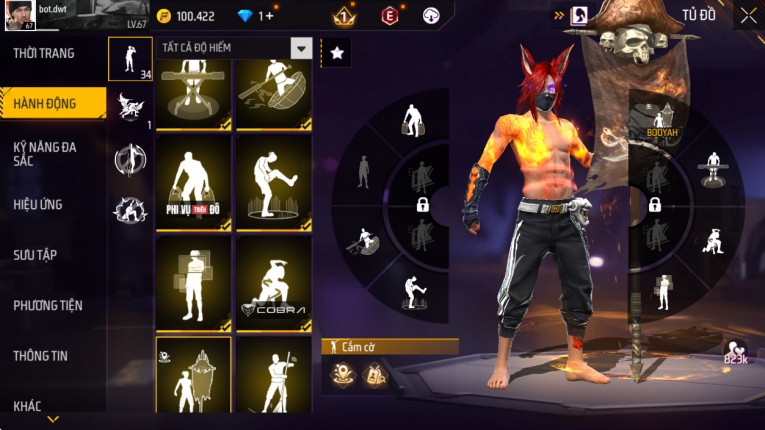Click the gold coin balance icon

(x=164, y=16)
